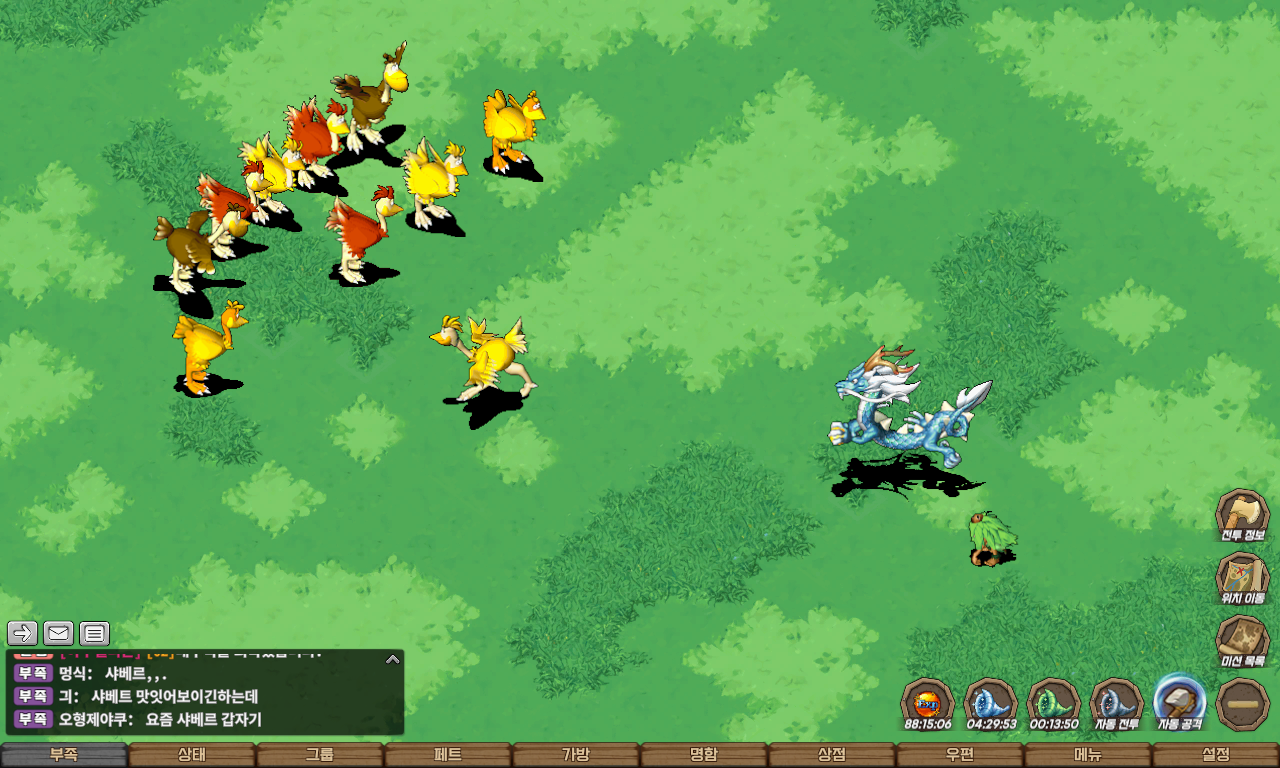Image resolution: width=1280 pixels, height=768 pixels.
Task: Toggle 자동 전투 auto battle
Action: click(1116, 703)
